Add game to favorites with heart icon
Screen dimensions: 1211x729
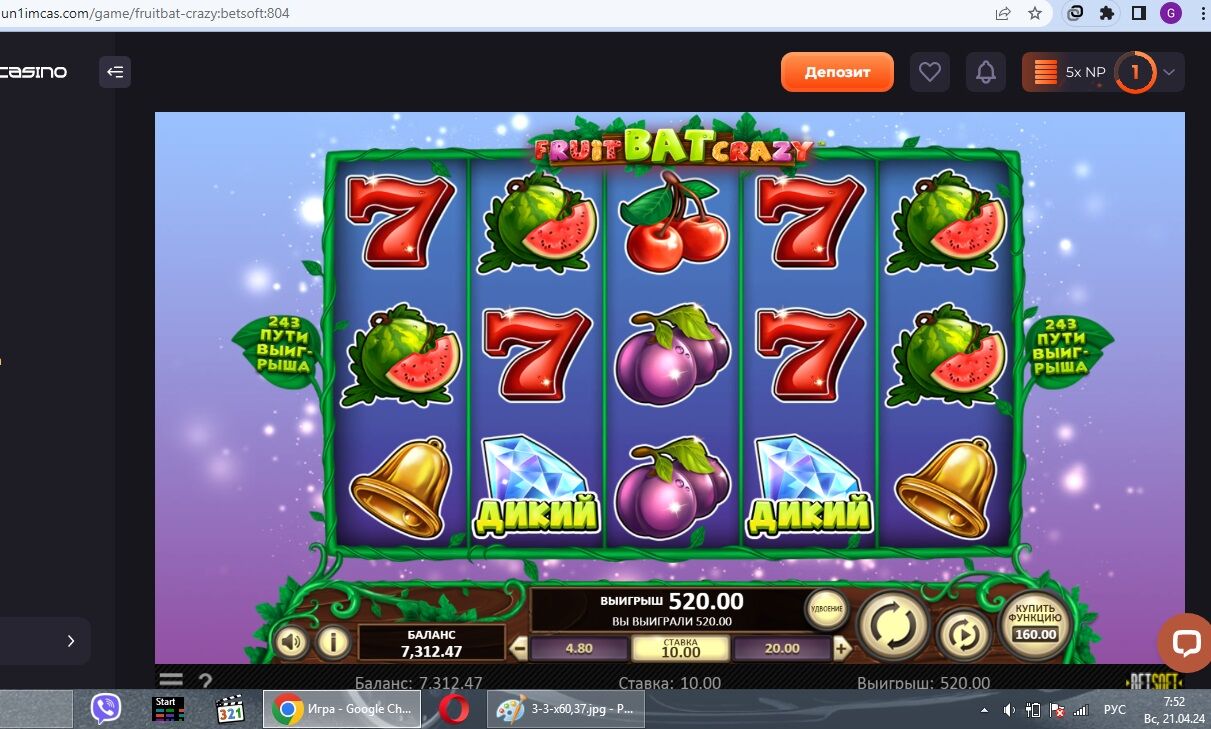tap(930, 72)
